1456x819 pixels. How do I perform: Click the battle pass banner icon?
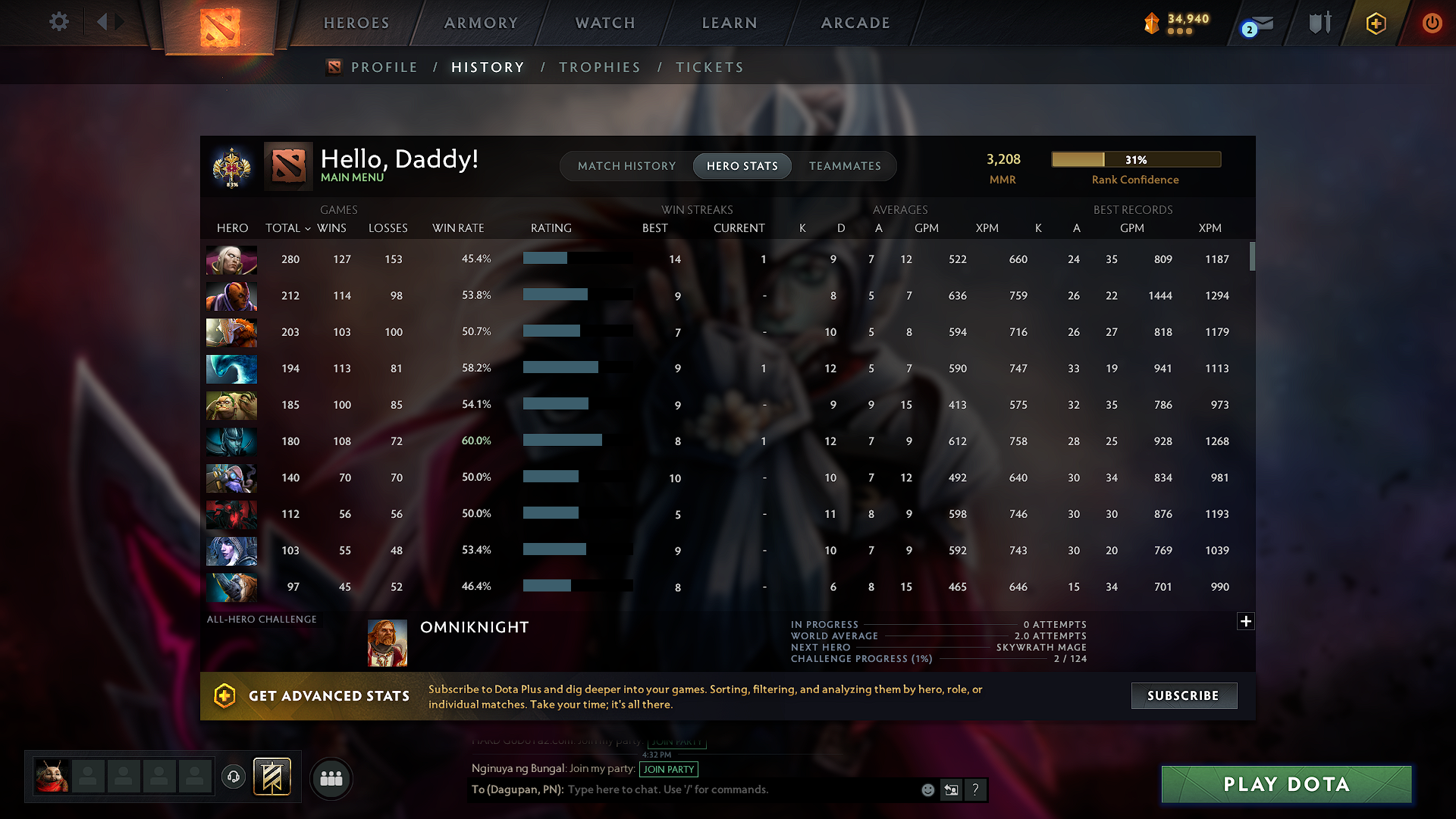[x=272, y=777]
